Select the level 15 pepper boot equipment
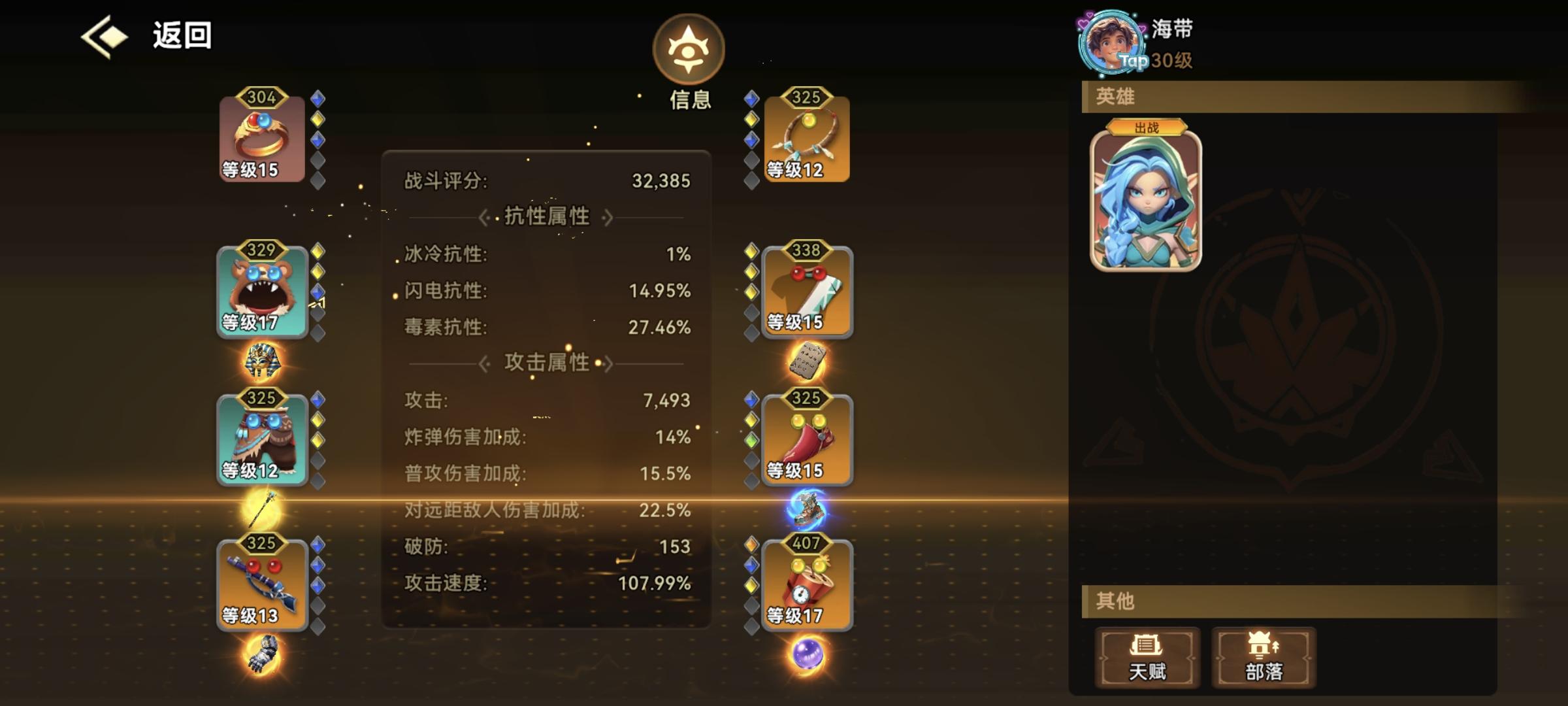The height and width of the screenshot is (706, 1568). tap(807, 438)
